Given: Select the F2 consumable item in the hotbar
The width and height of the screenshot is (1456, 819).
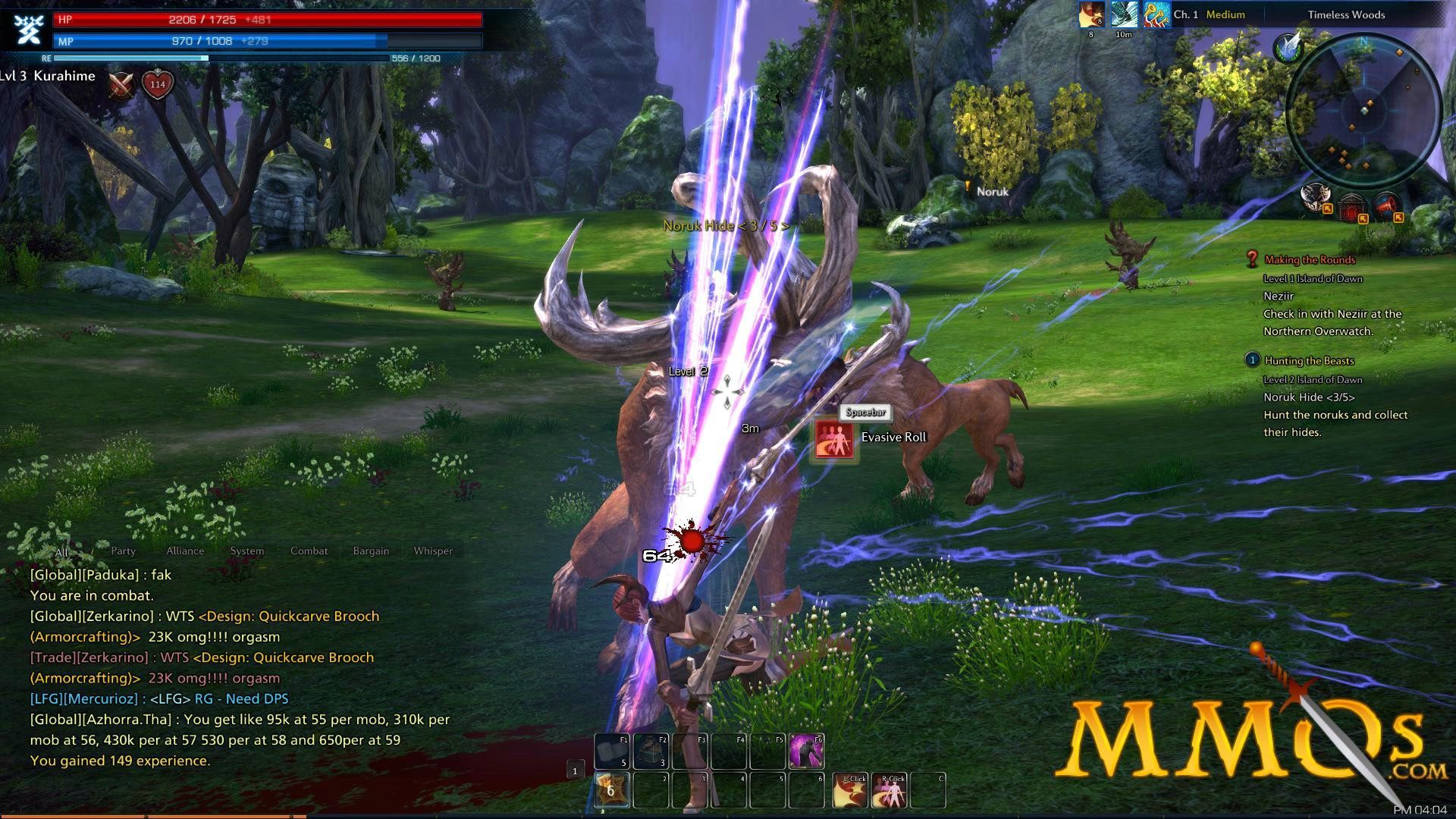Looking at the screenshot, I should click(x=651, y=751).
